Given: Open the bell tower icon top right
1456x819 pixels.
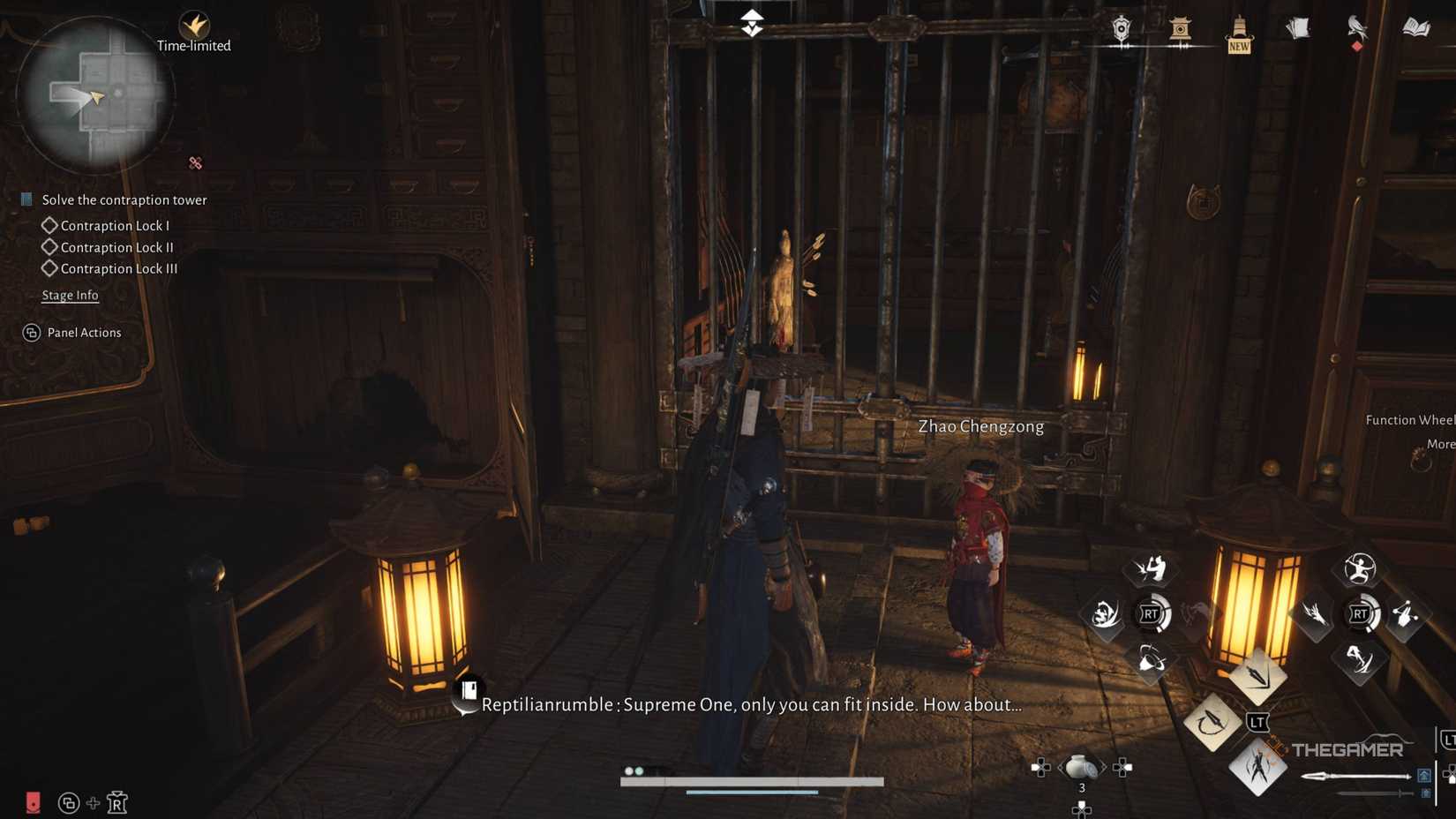Looking at the screenshot, I should point(1180,29).
